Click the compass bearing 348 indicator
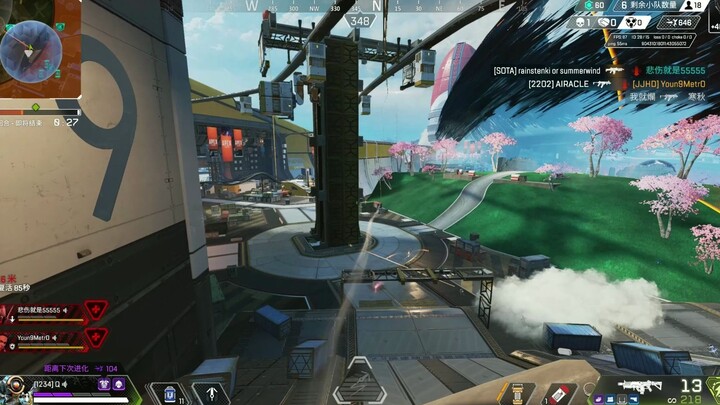The height and width of the screenshot is (405, 720). click(x=360, y=20)
